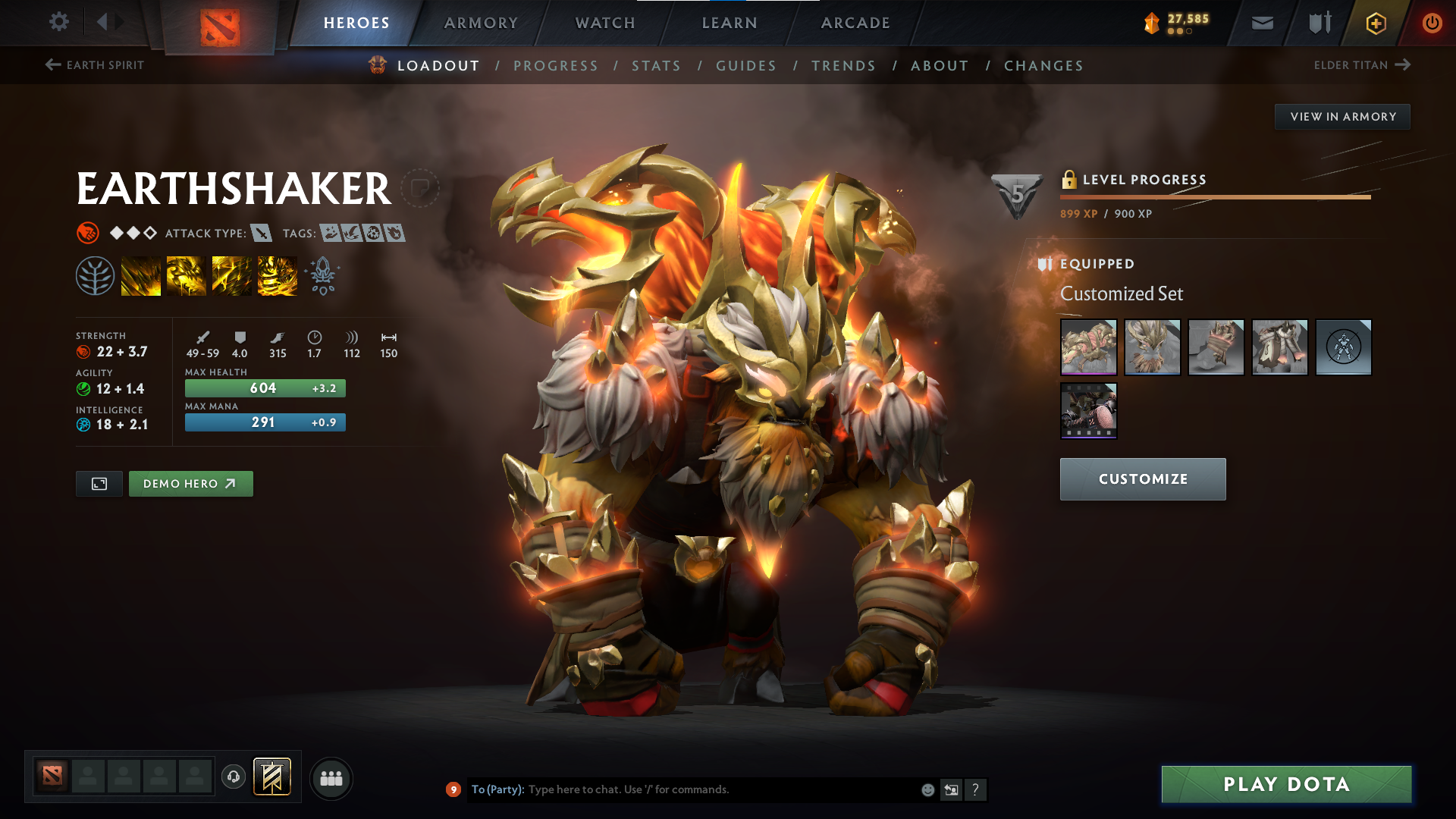Screen dimensions: 1456x819
Task: Open Dota Plus hexagon icon
Action: (x=1375, y=23)
